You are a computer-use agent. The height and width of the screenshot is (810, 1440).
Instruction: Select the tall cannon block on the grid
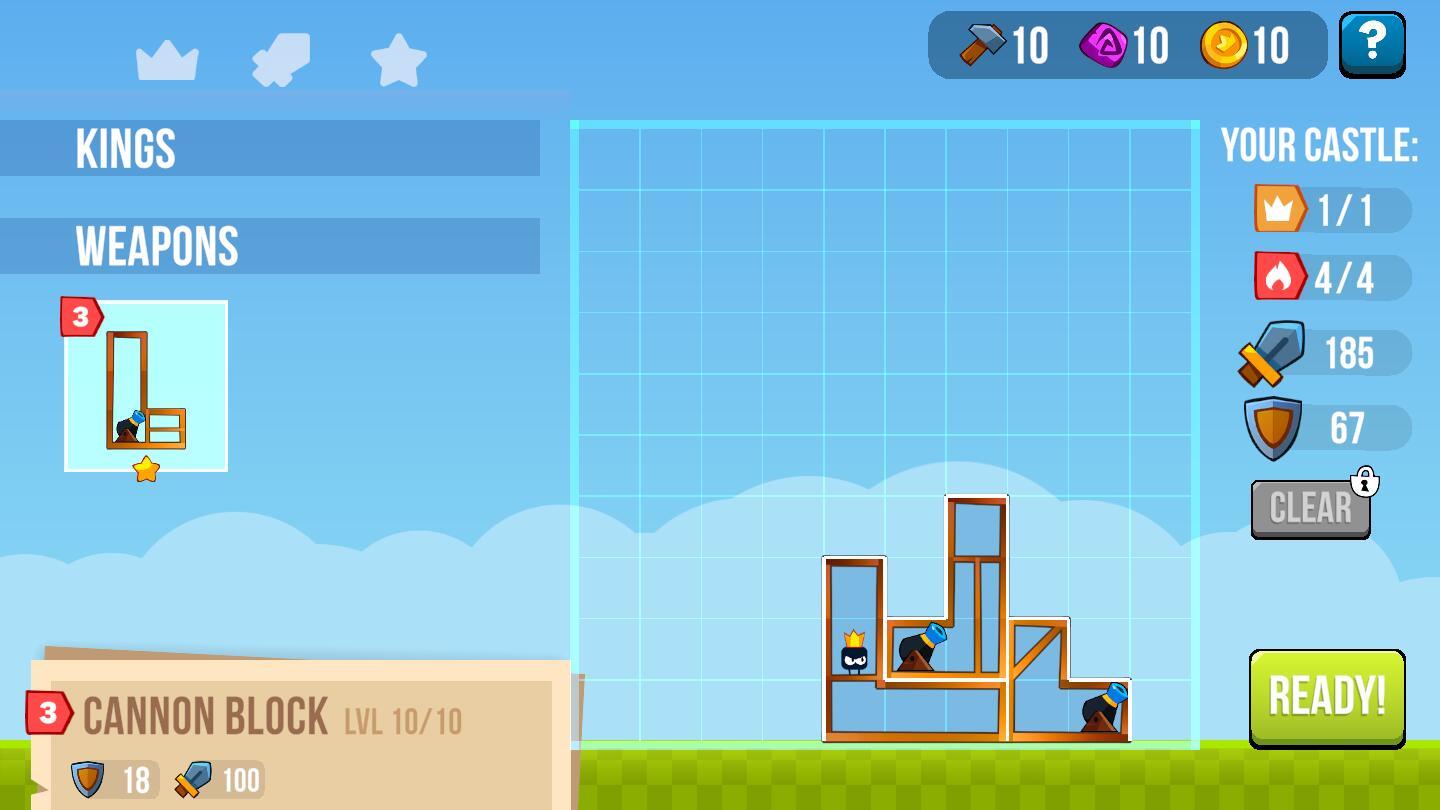point(976,590)
